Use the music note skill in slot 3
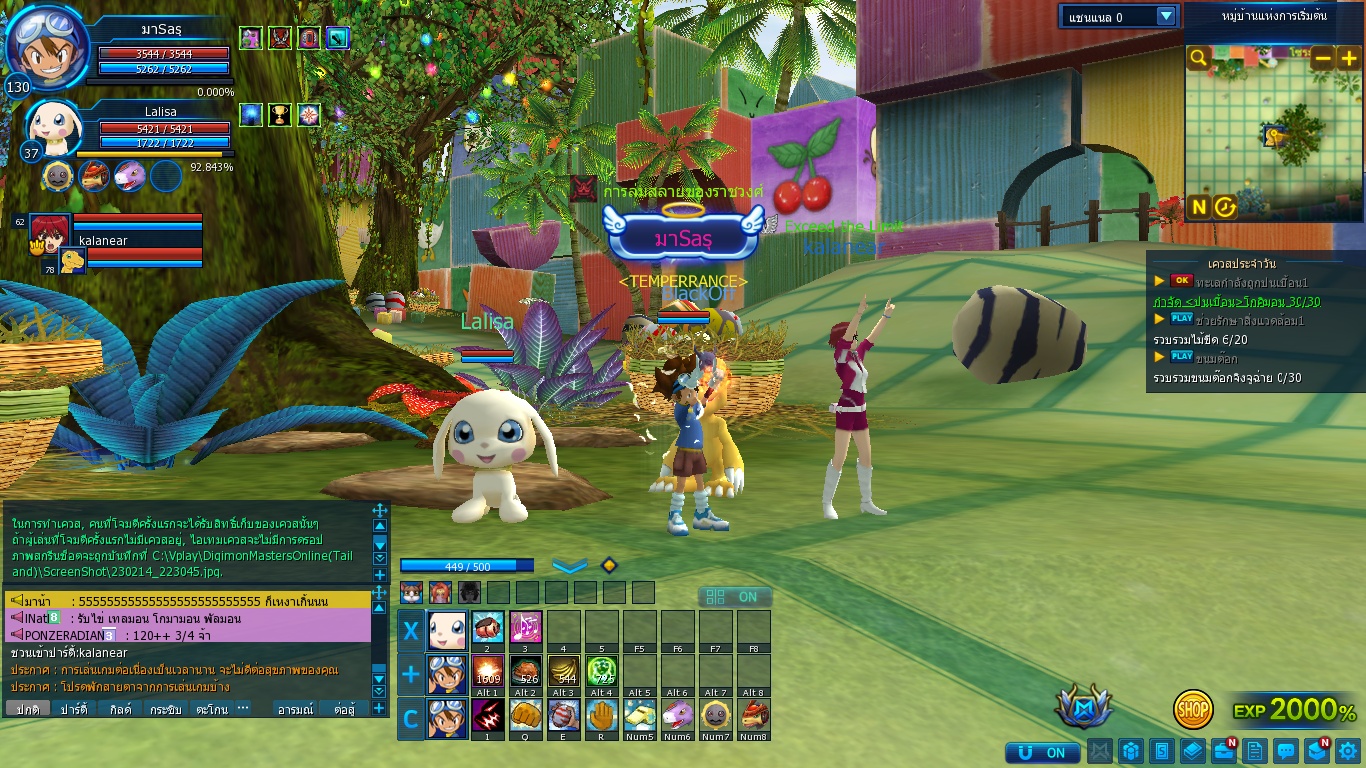This screenshot has height=768, width=1366. tap(525, 628)
